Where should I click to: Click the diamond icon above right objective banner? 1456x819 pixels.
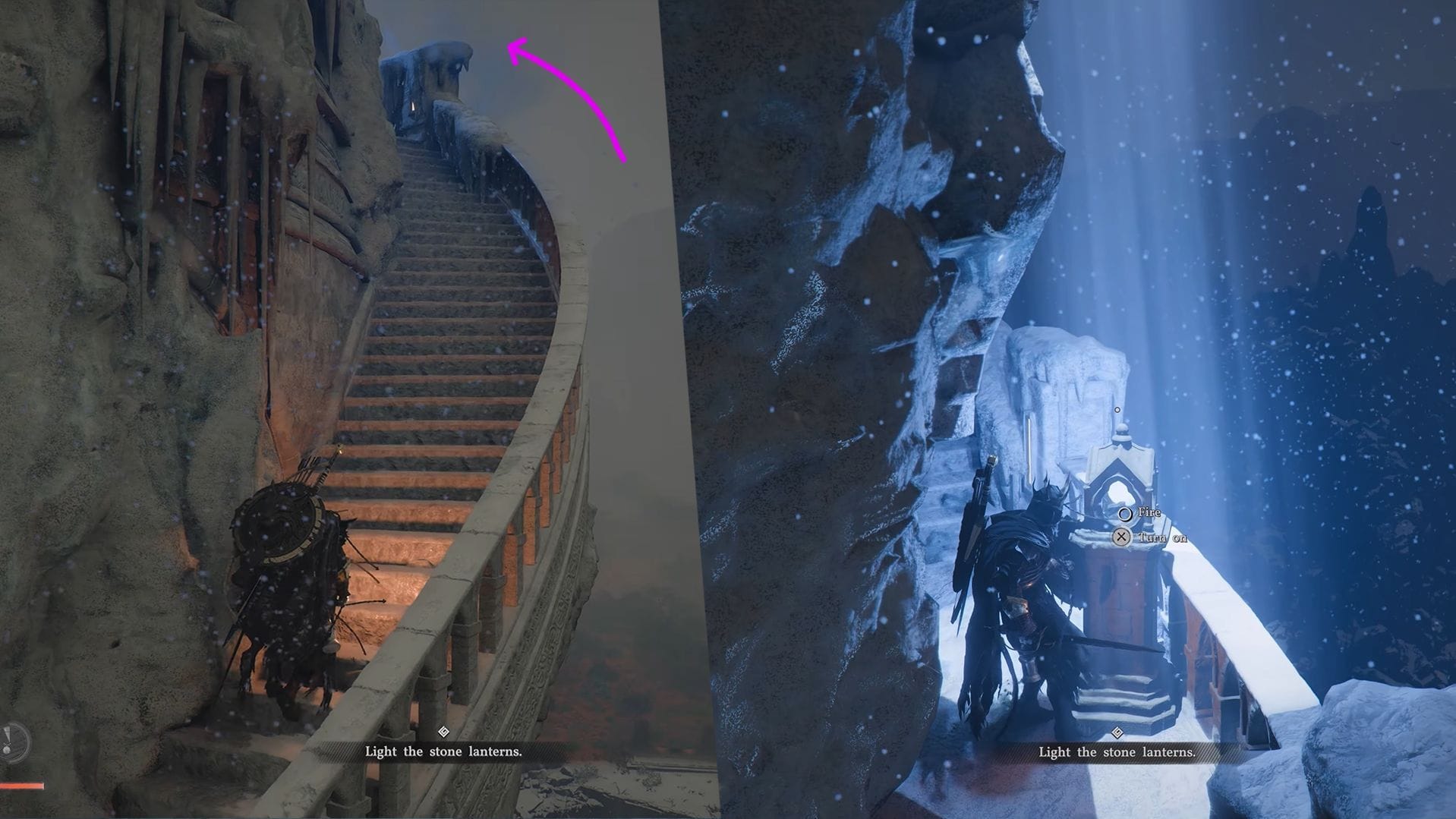(1117, 732)
